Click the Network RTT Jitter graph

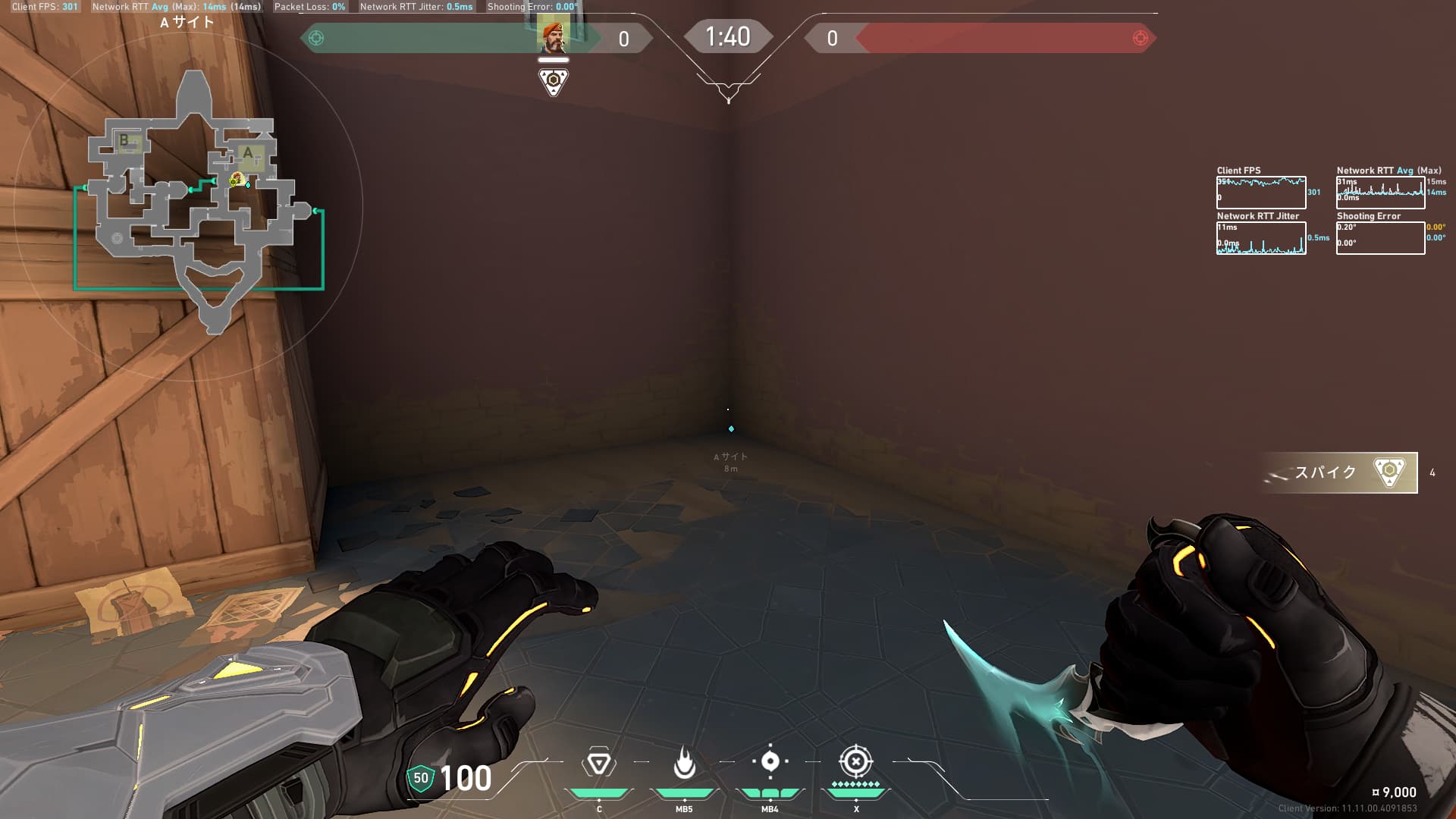tap(1261, 238)
